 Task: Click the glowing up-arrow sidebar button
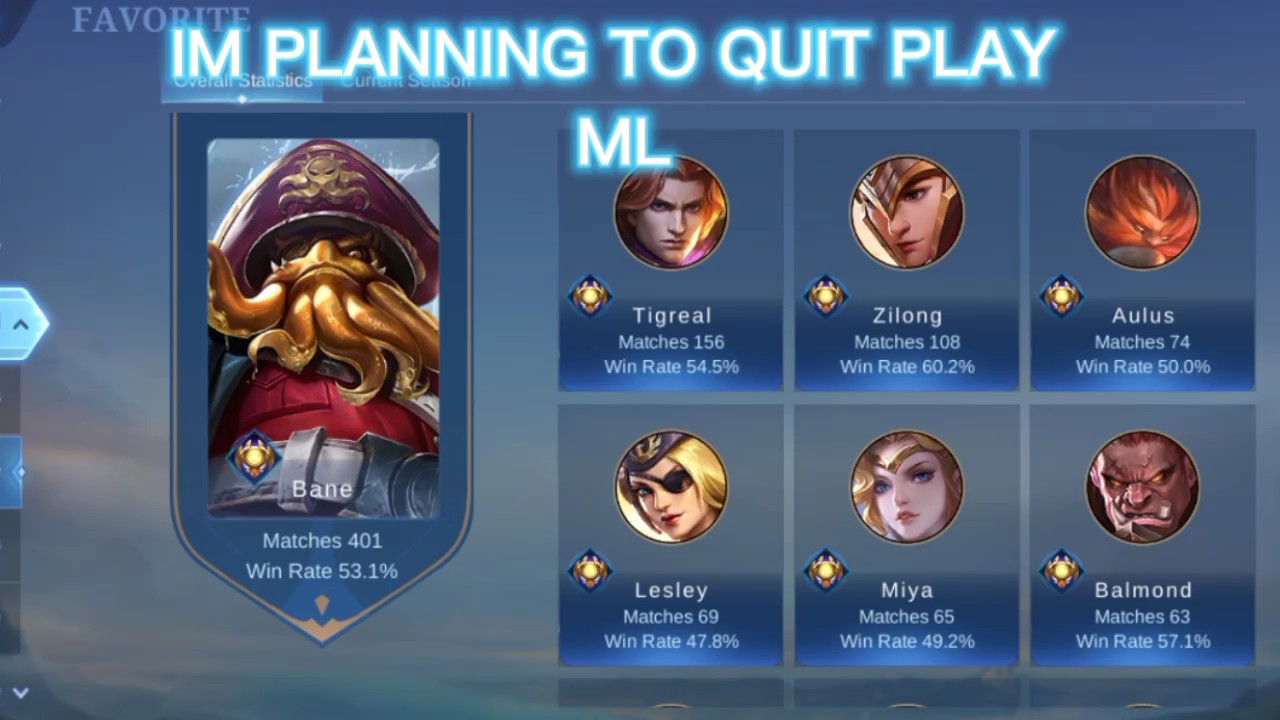20,323
